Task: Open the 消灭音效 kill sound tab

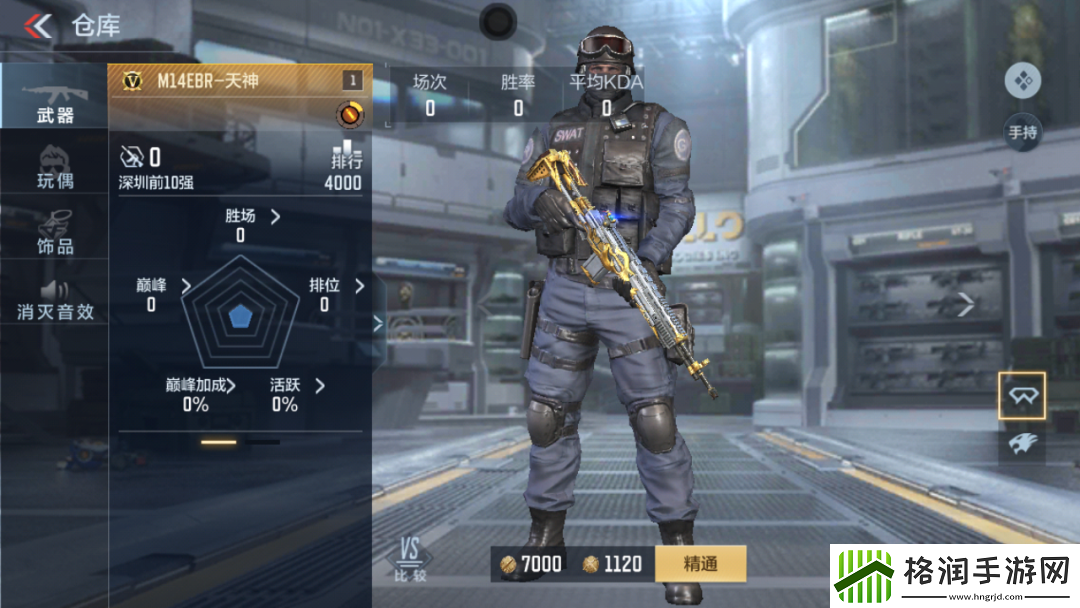Action: tap(54, 298)
